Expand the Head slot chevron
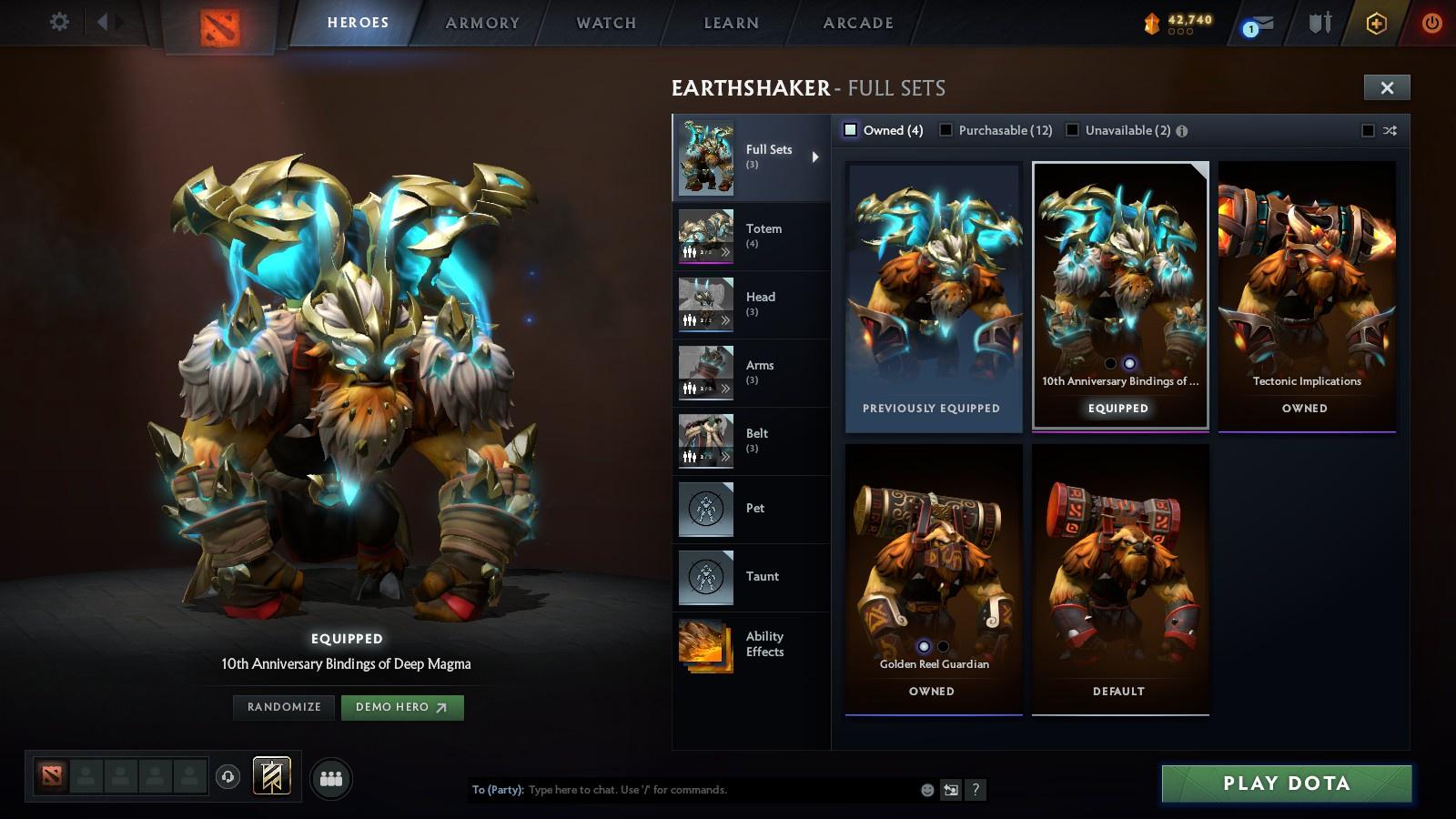Screen dimensions: 1456x819 726,320
